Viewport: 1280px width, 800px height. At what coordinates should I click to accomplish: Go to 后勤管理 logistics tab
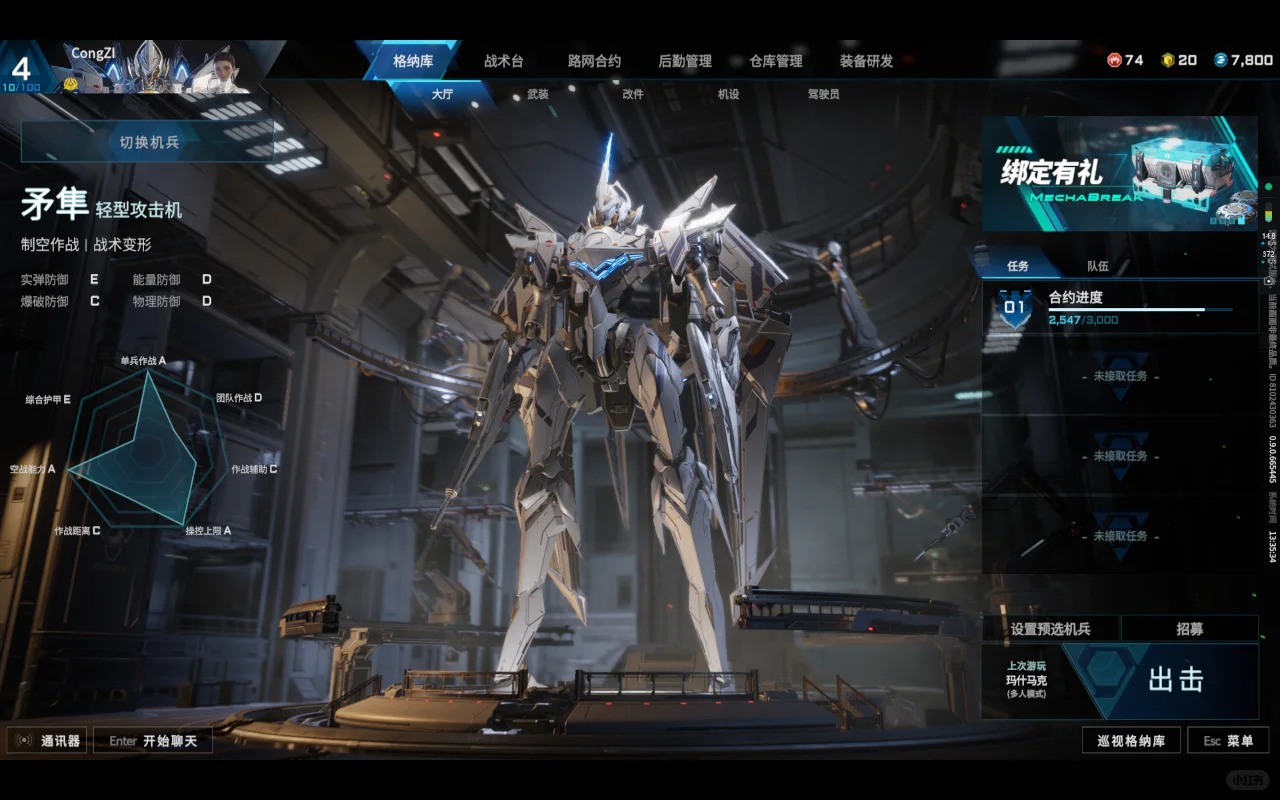[685, 61]
